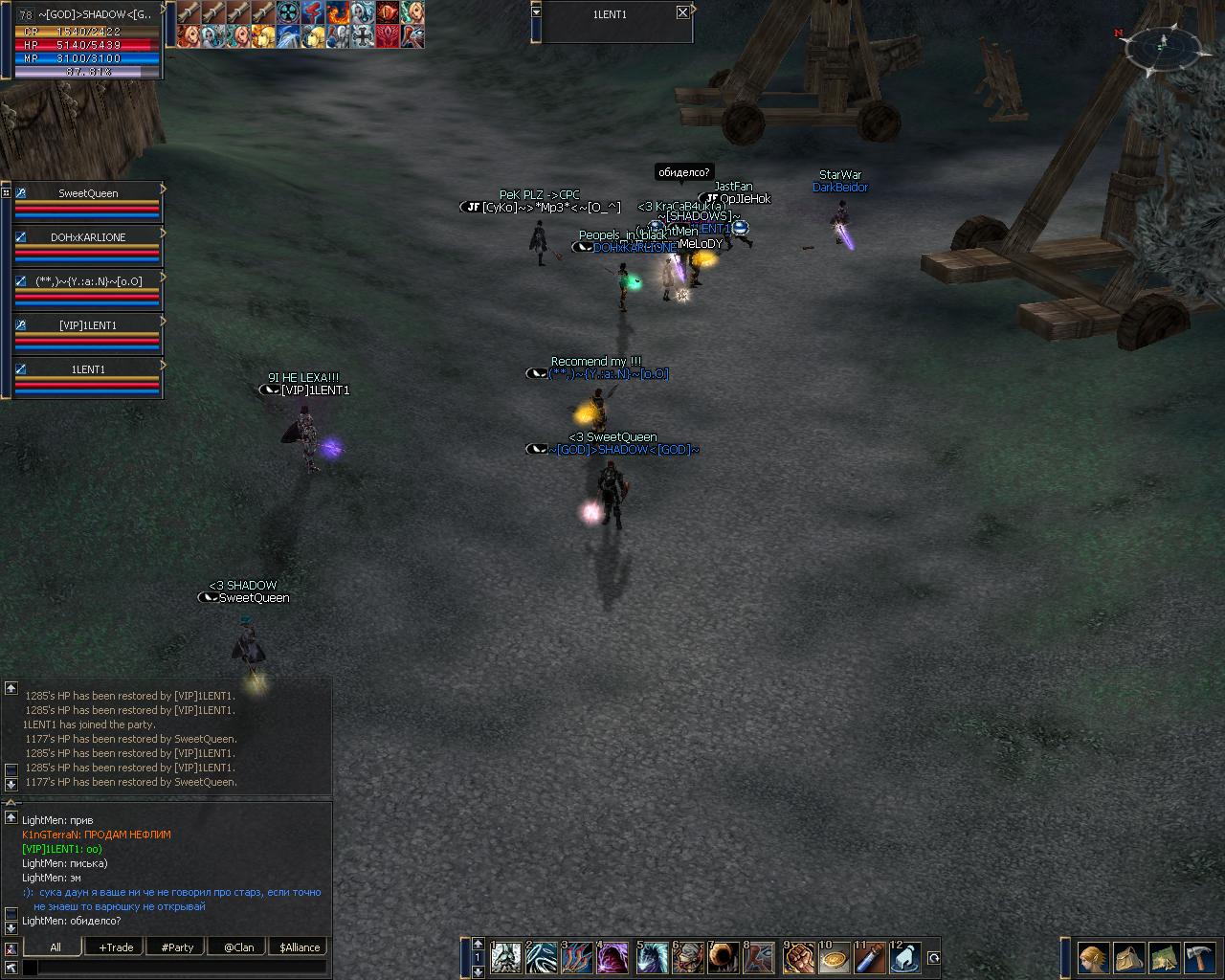Show the $Alliance chat tab
1225x980 pixels.
tap(300, 947)
